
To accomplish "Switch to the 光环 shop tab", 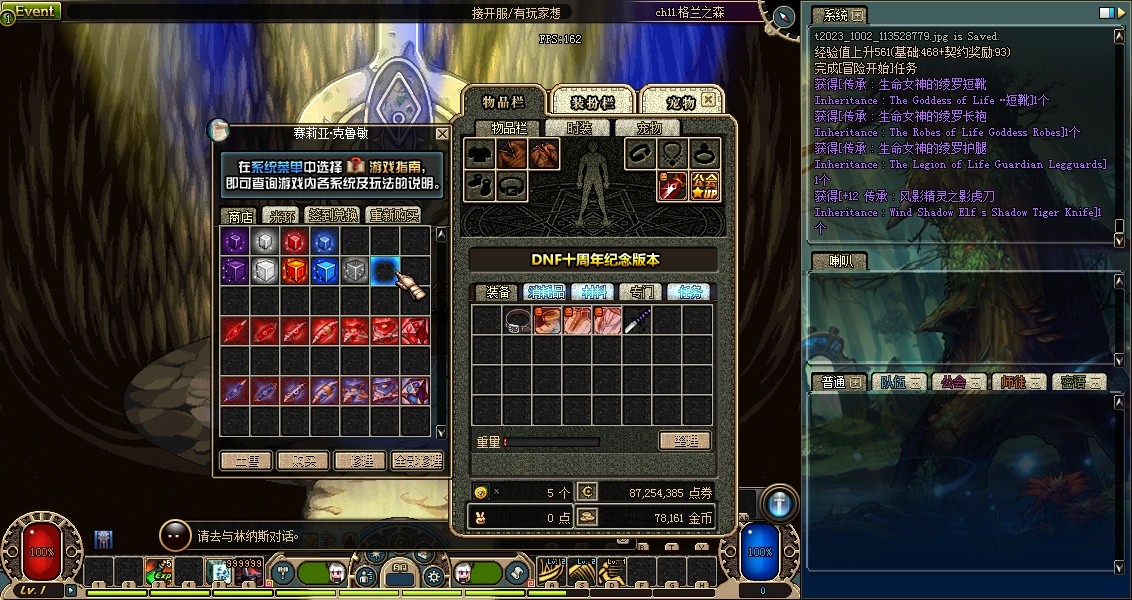I will 278,215.
